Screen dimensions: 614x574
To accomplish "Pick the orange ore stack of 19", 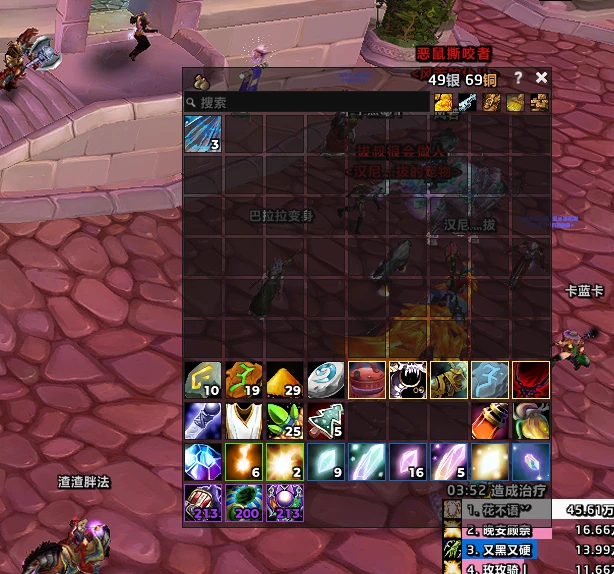I will (244, 380).
